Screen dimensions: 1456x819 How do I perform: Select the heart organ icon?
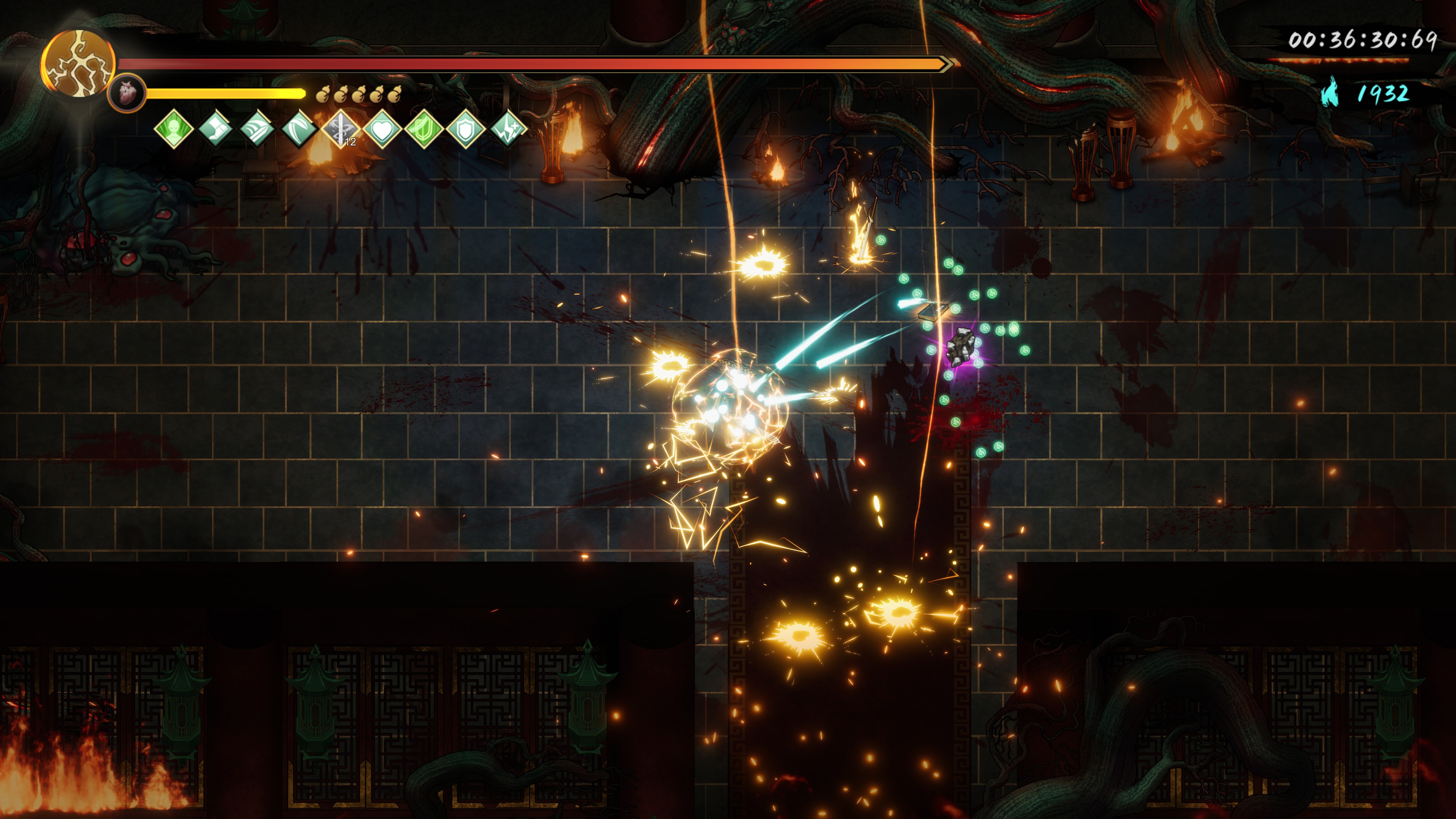click(x=126, y=92)
